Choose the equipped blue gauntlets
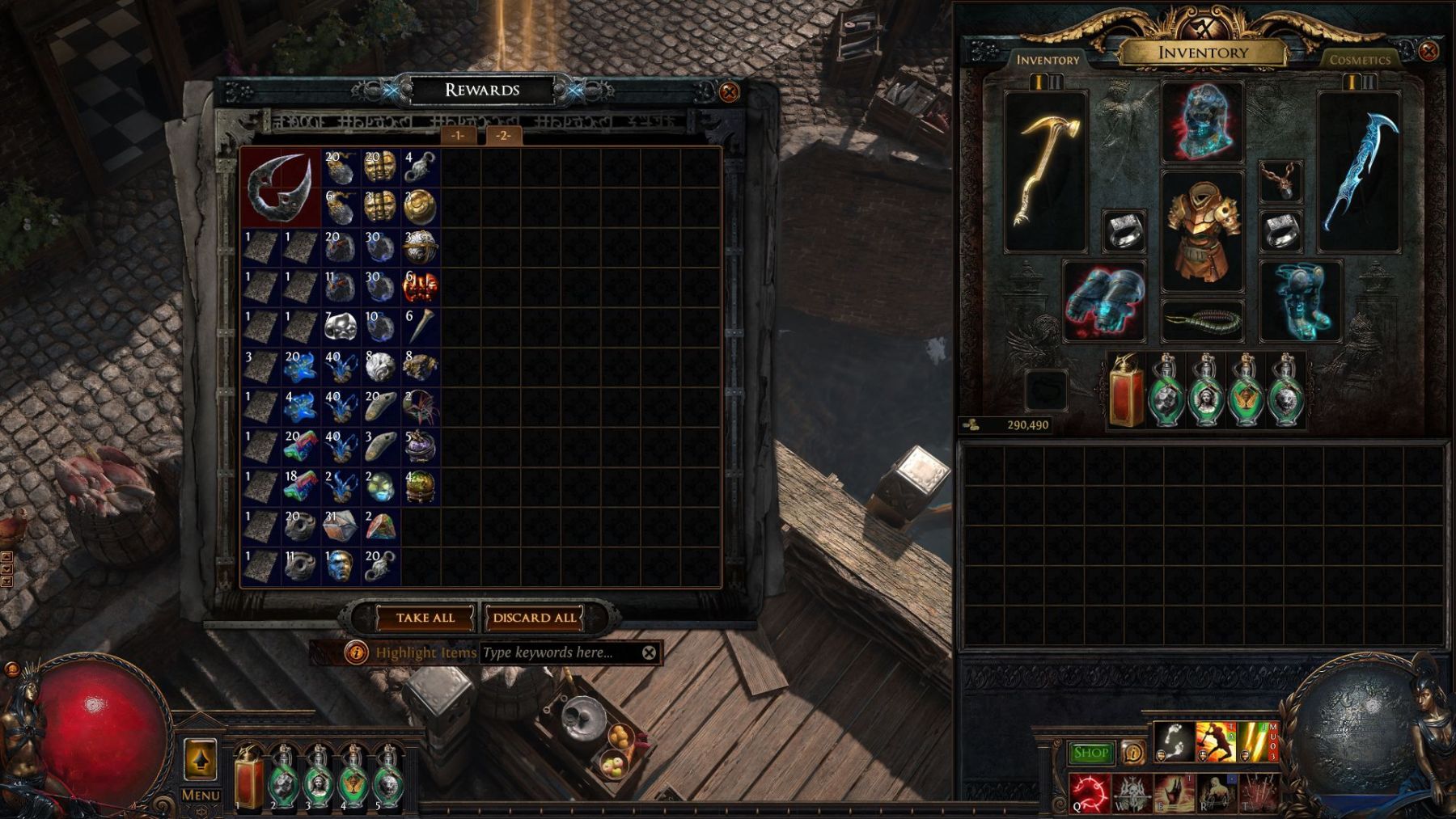 click(x=1104, y=300)
